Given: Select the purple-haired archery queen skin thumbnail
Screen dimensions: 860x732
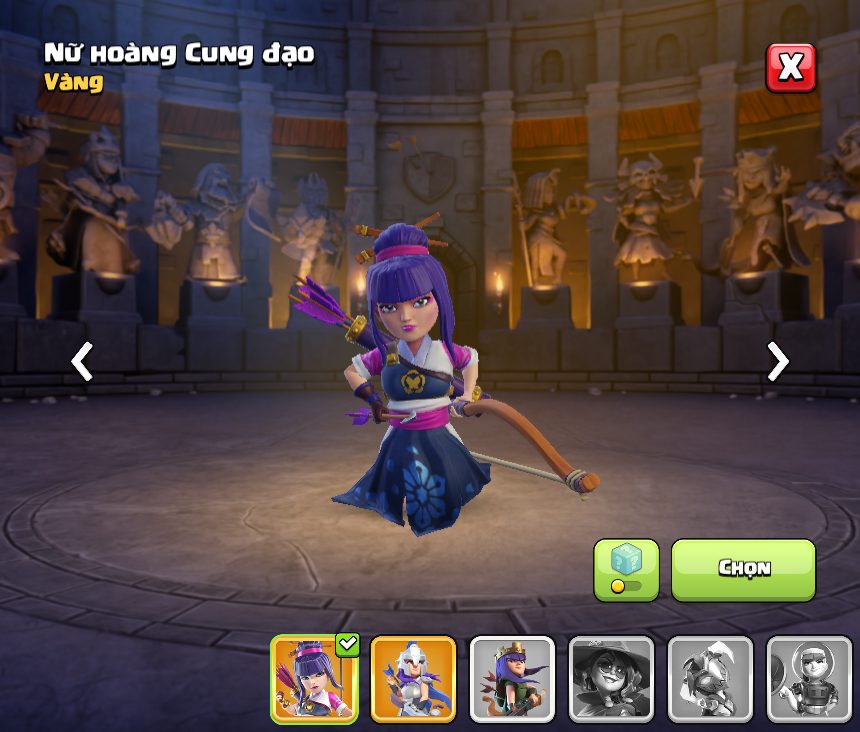Looking at the screenshot, I should (x=314, y=679).
